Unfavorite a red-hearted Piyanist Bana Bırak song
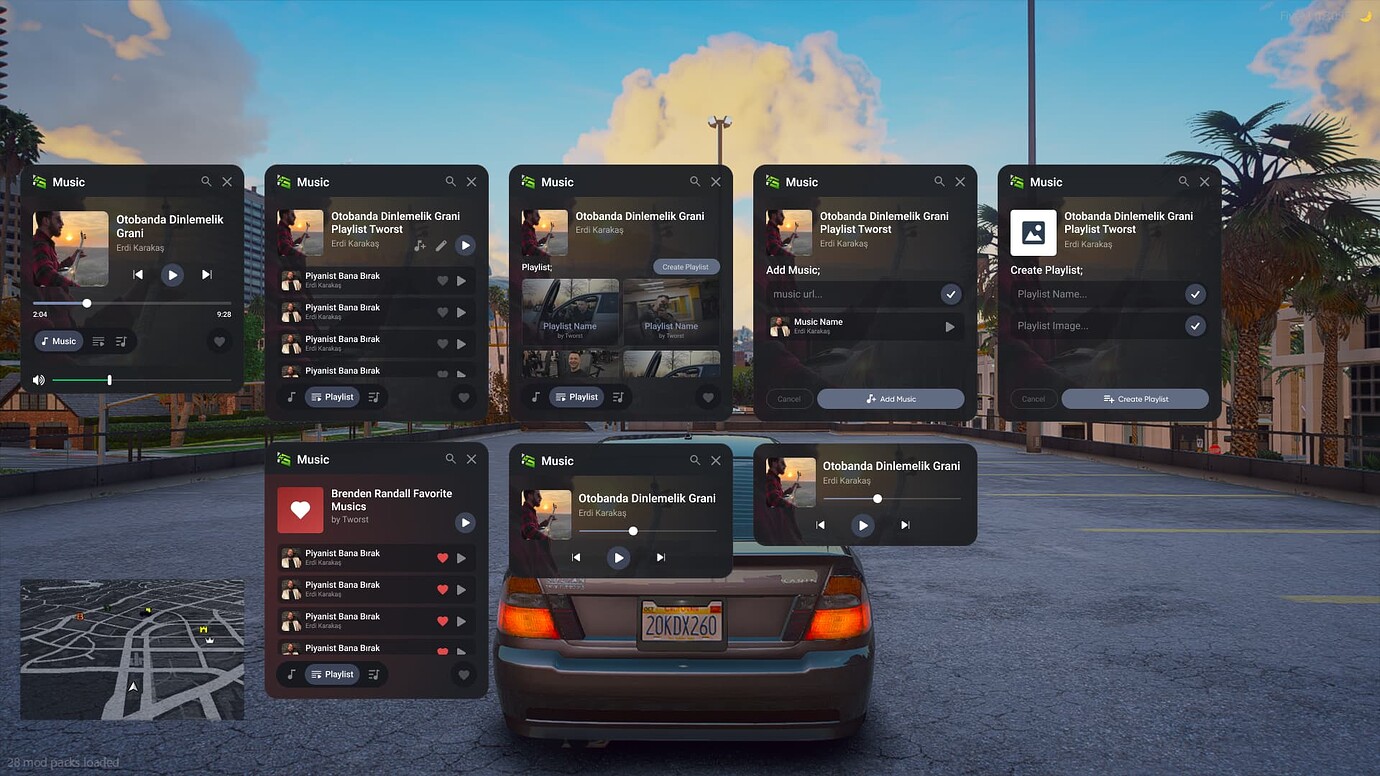Viewport: 1380px width, 776px height. tap(443, 558)
